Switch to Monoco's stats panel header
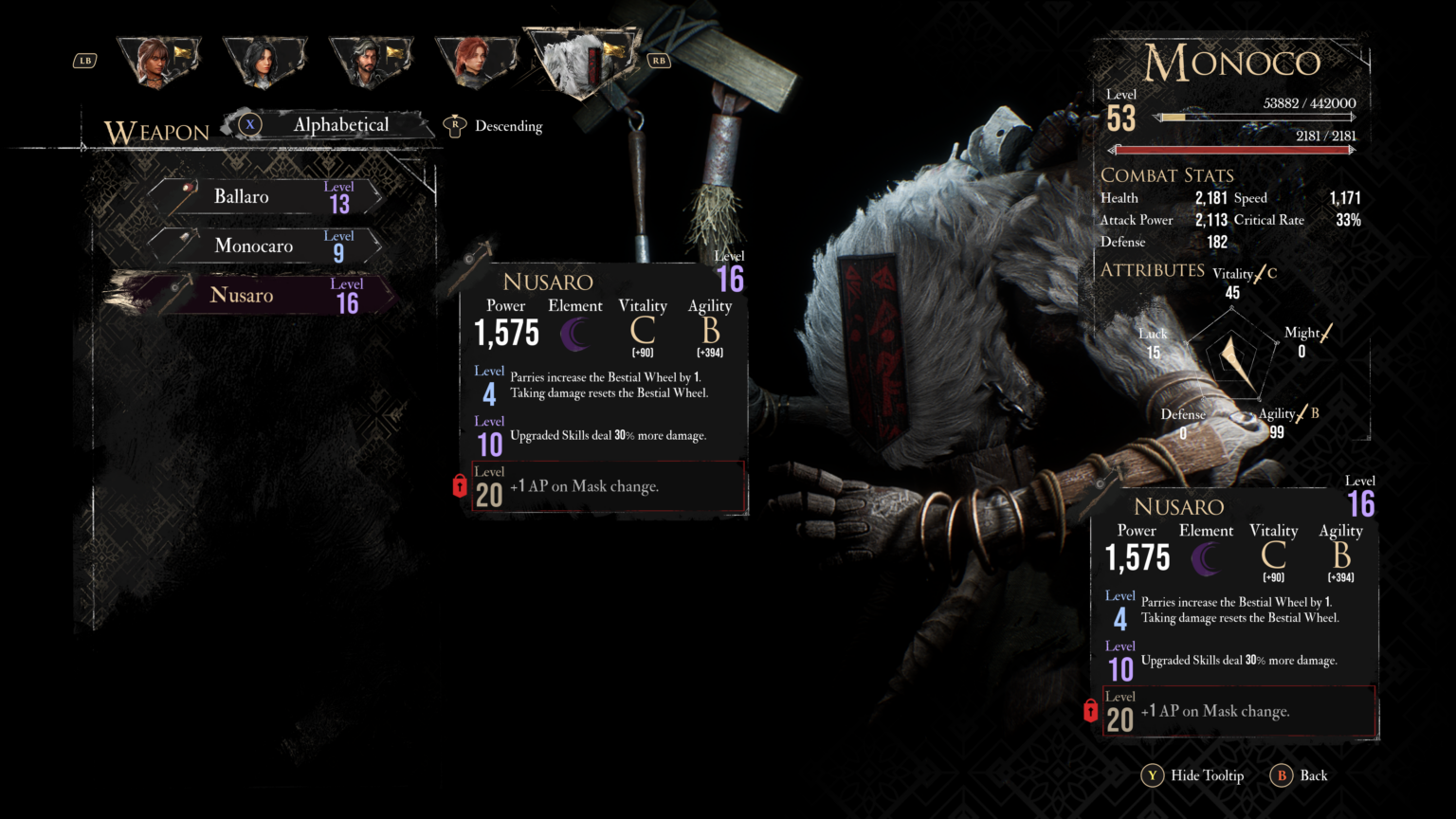 tap(1230, 63)
